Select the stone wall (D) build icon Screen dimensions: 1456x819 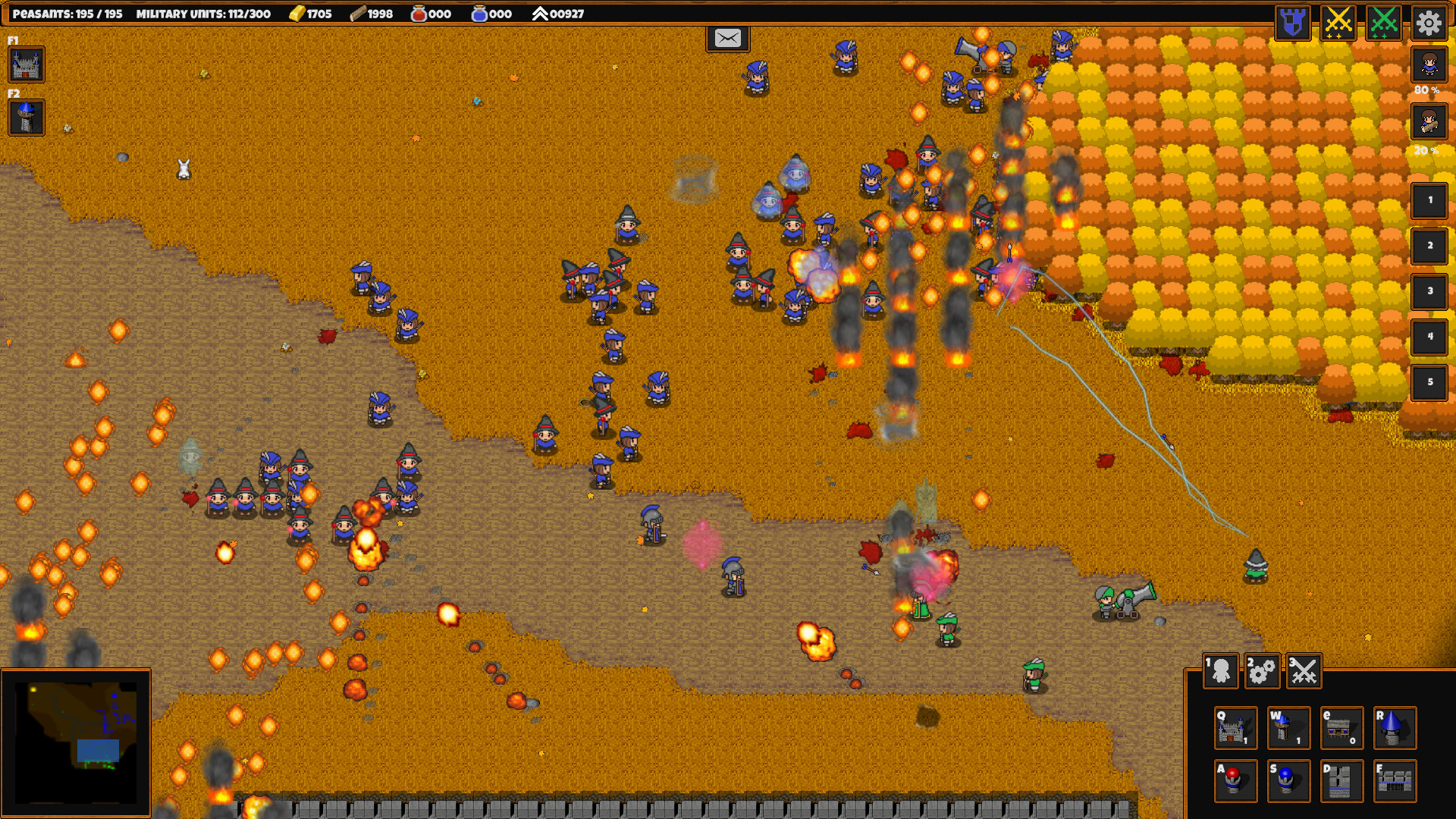pos(1341,780)
